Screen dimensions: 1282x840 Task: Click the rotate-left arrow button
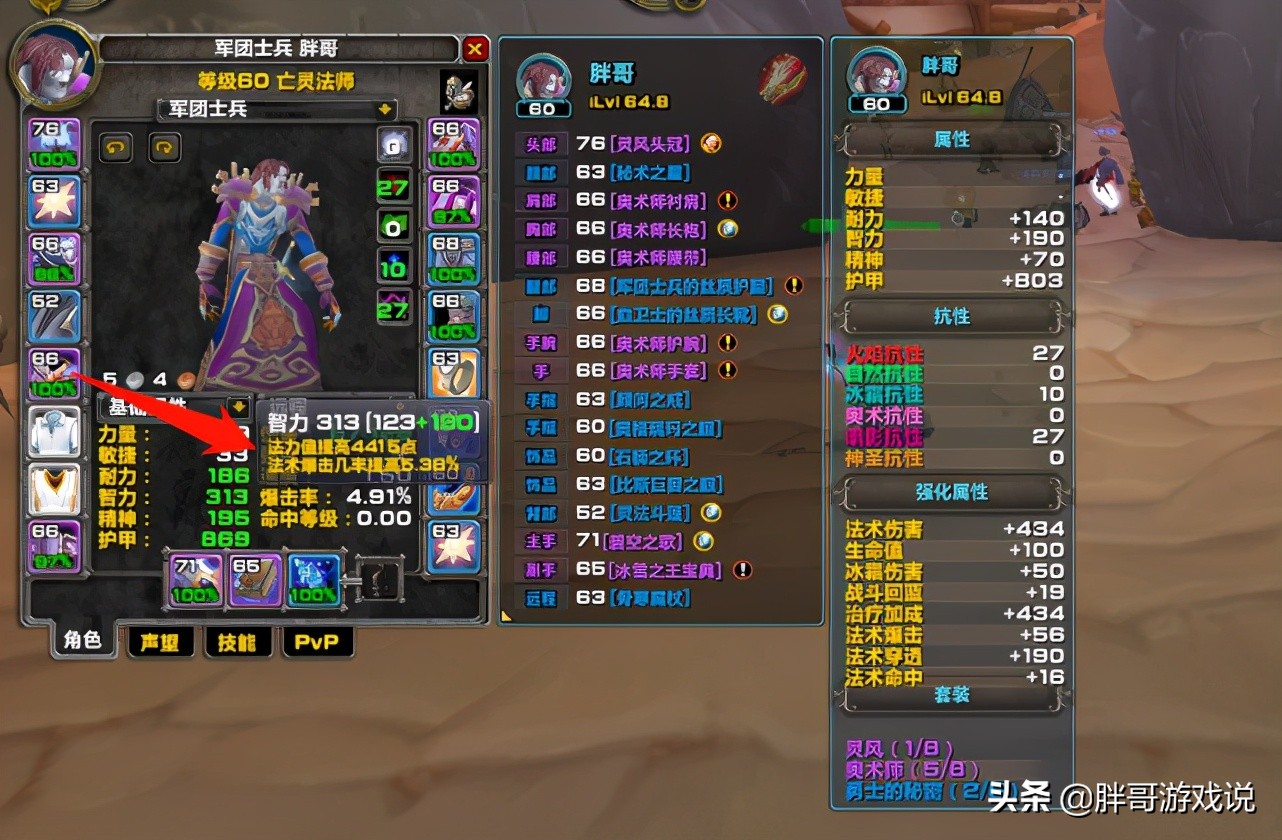(117, 147)
